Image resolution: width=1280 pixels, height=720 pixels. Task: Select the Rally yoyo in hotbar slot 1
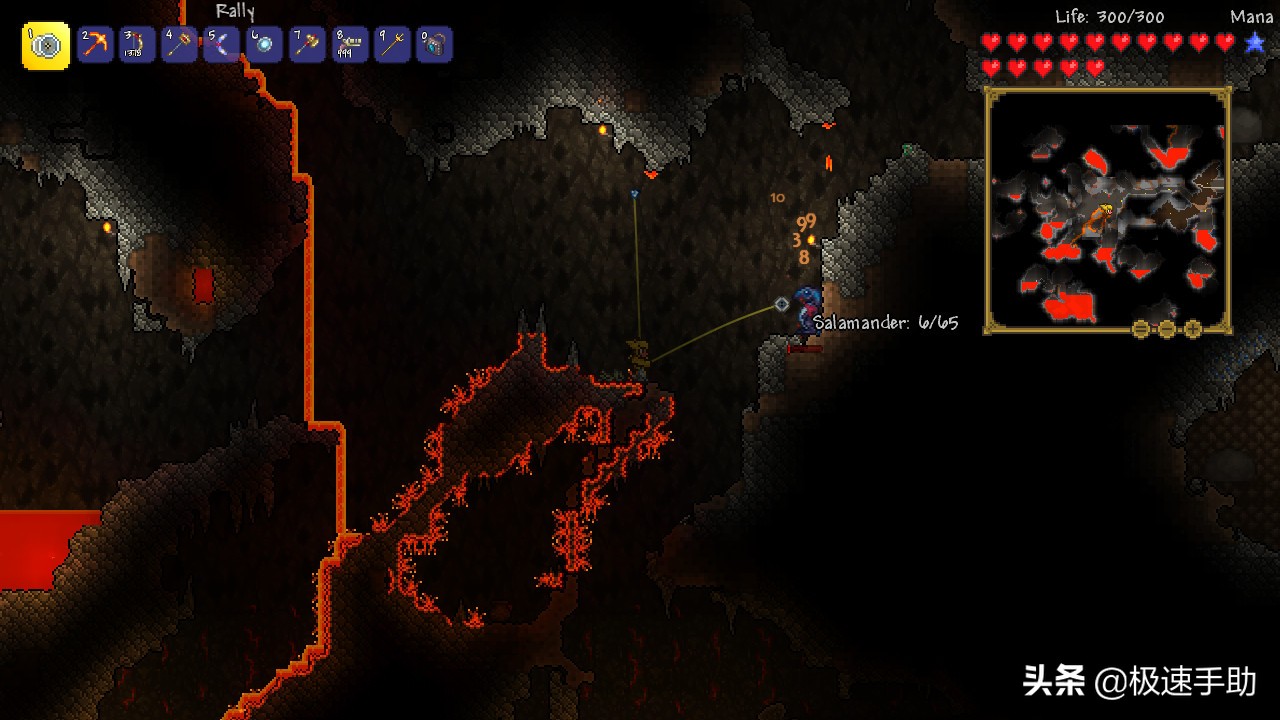[46, 46]
